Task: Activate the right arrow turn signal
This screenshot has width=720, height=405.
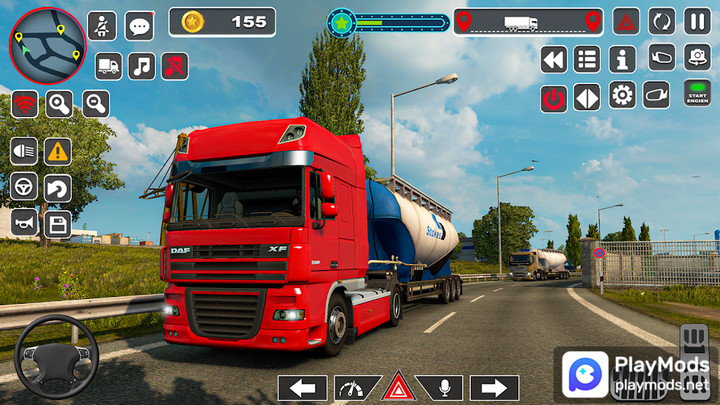Action: tap(494, 388)
